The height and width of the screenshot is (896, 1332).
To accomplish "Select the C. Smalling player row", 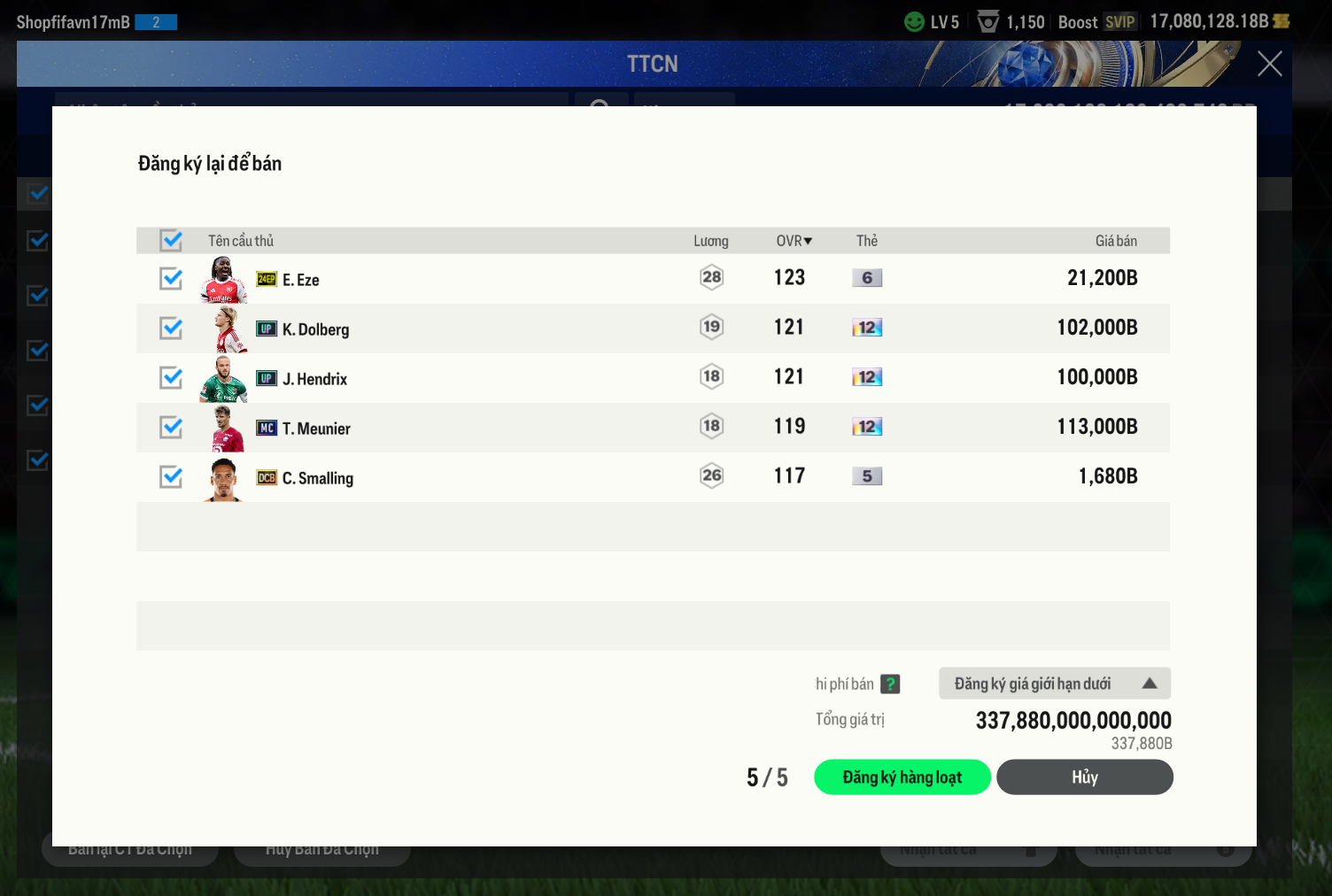I will 531,478.
